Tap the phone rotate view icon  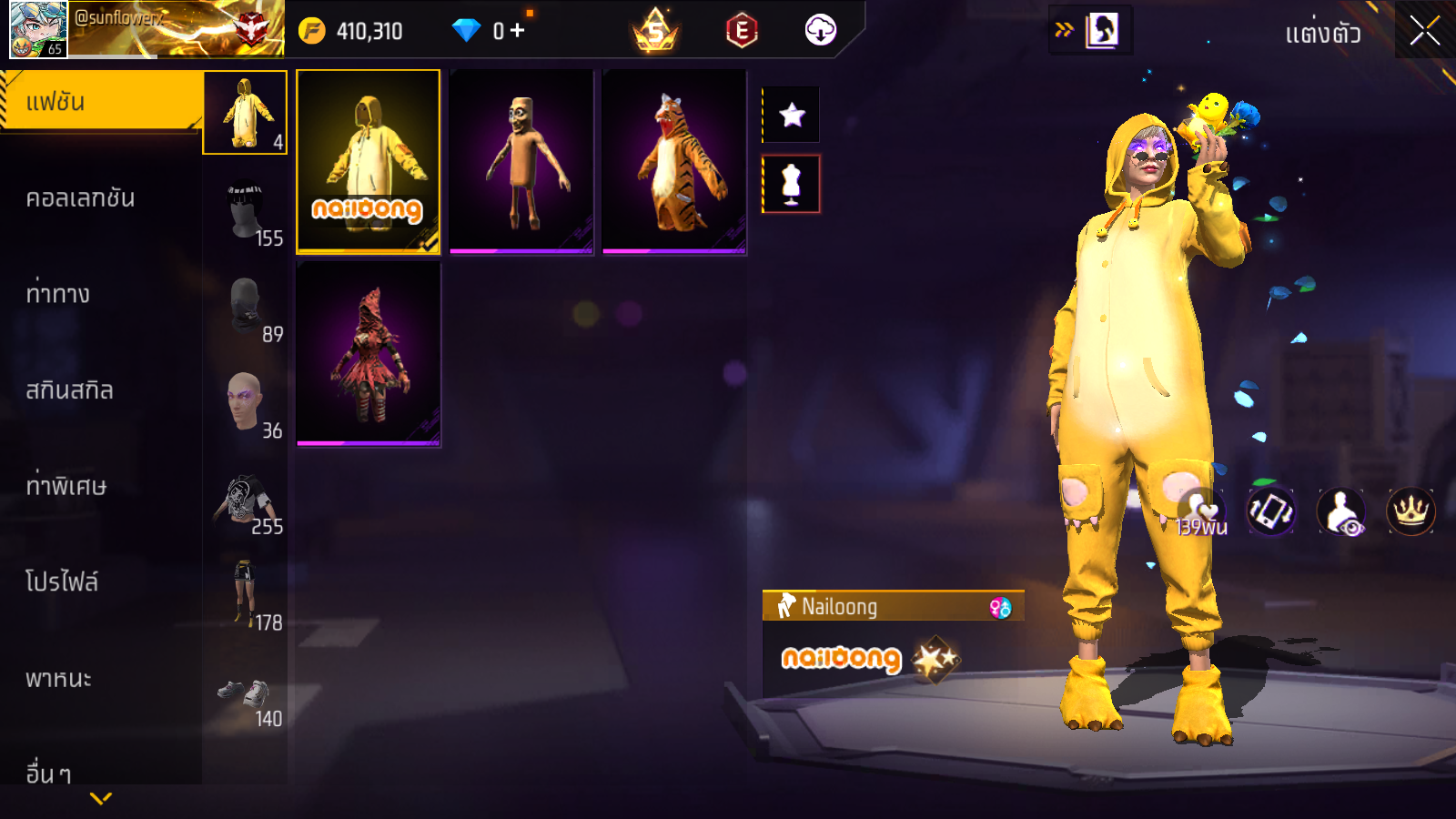[1270, 511]
